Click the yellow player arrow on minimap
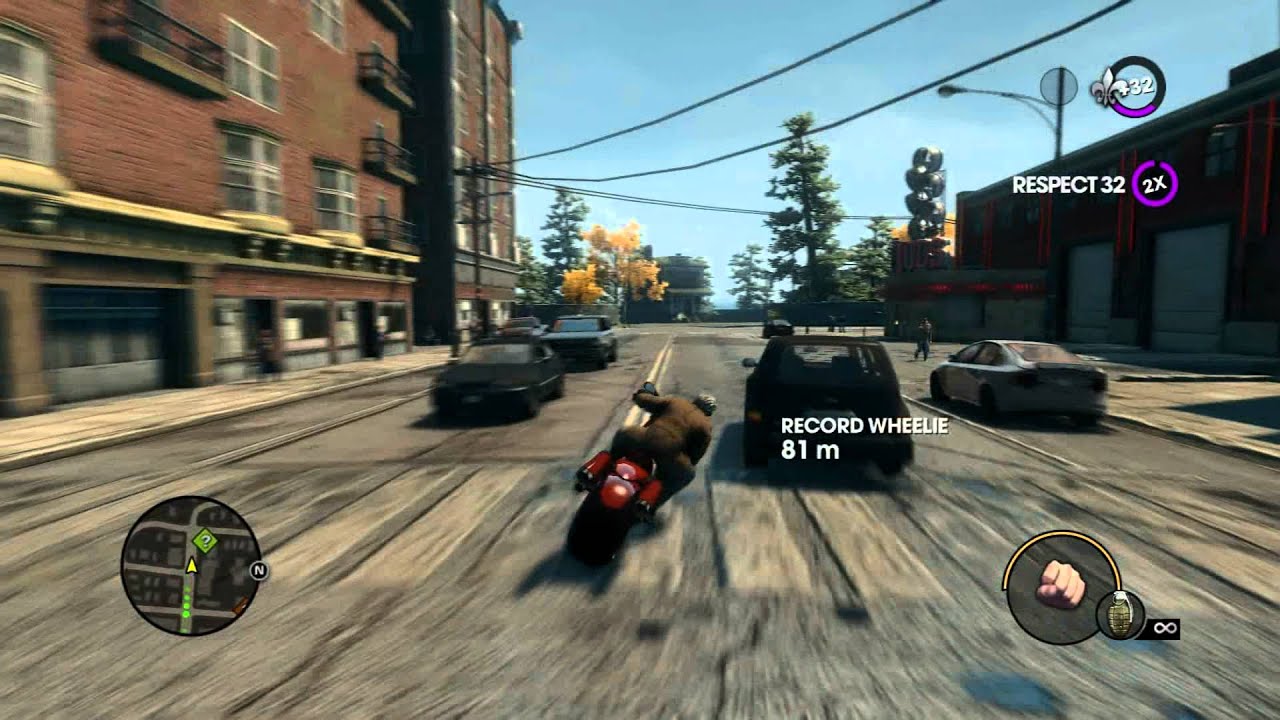1280x720 pixels. 192,567
